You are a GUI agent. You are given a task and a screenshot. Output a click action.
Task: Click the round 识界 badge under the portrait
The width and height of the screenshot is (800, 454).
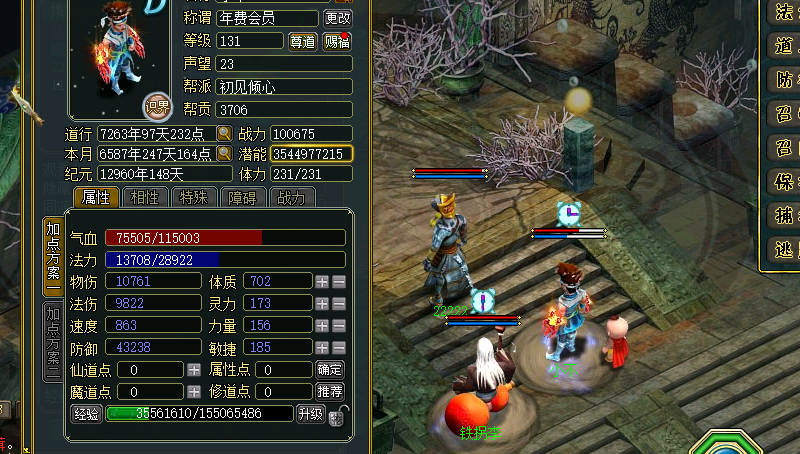[157, 105]
